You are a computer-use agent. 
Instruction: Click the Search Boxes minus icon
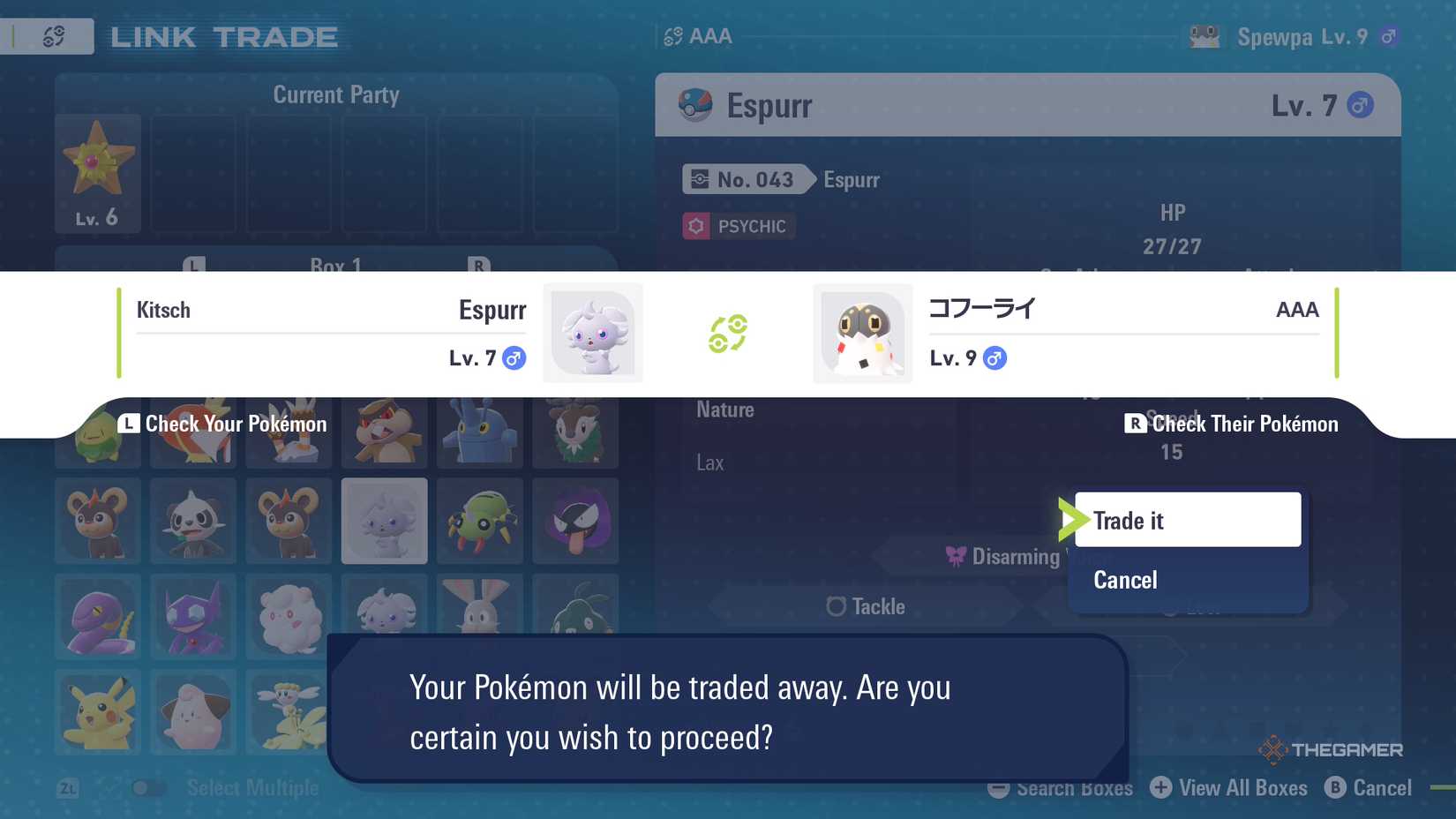(x=998, y=788)
